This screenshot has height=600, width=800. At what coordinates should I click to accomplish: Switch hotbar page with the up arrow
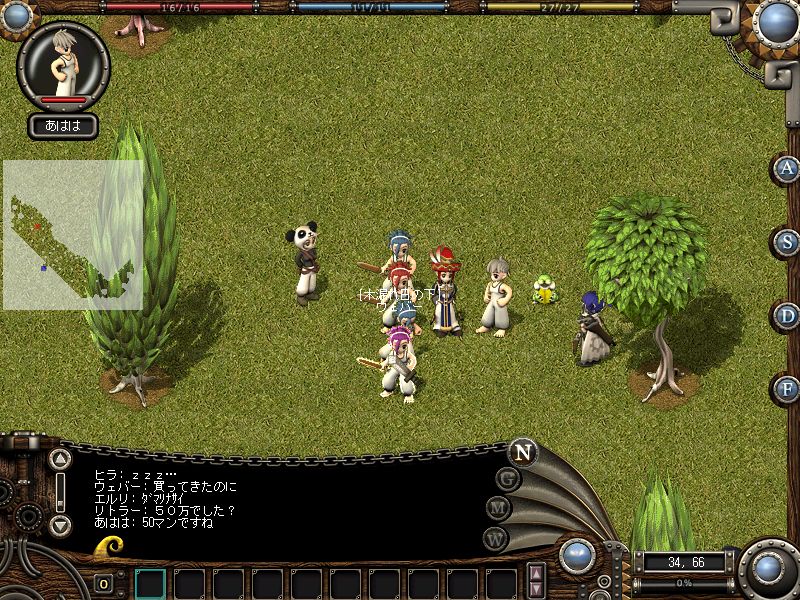[537, 573]
